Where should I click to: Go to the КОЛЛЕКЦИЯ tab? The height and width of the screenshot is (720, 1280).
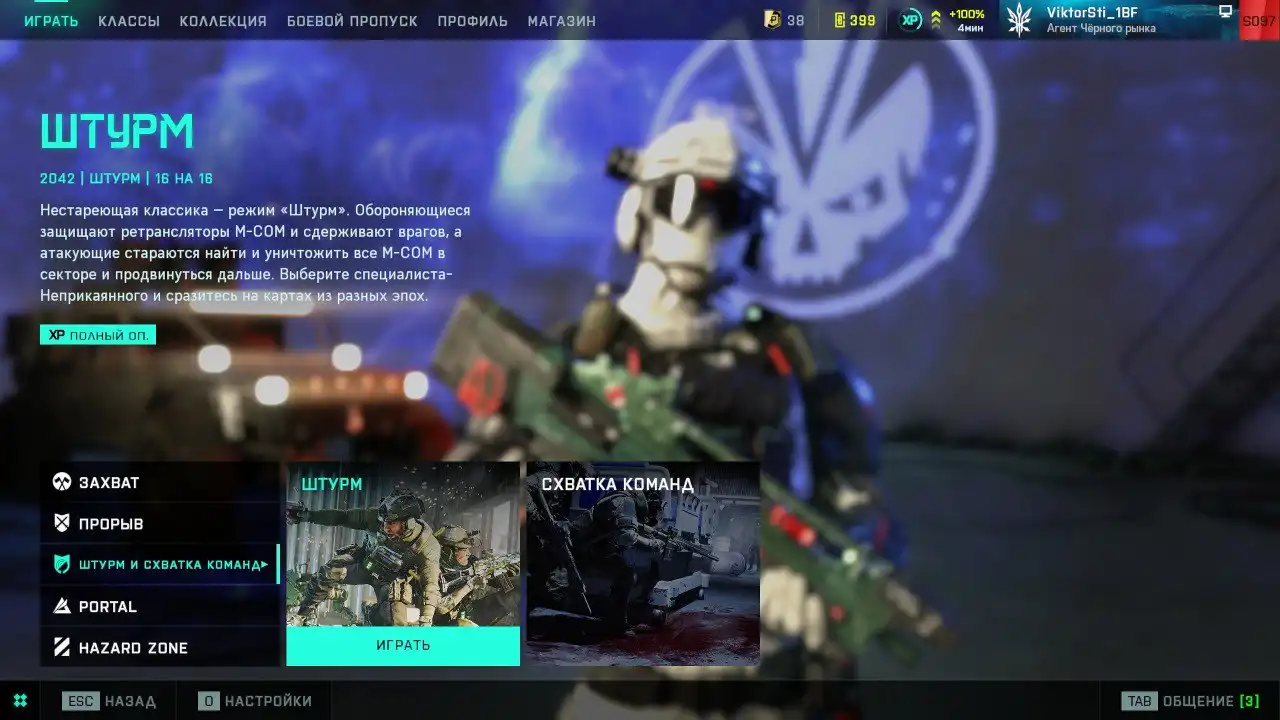pos(223,21)
